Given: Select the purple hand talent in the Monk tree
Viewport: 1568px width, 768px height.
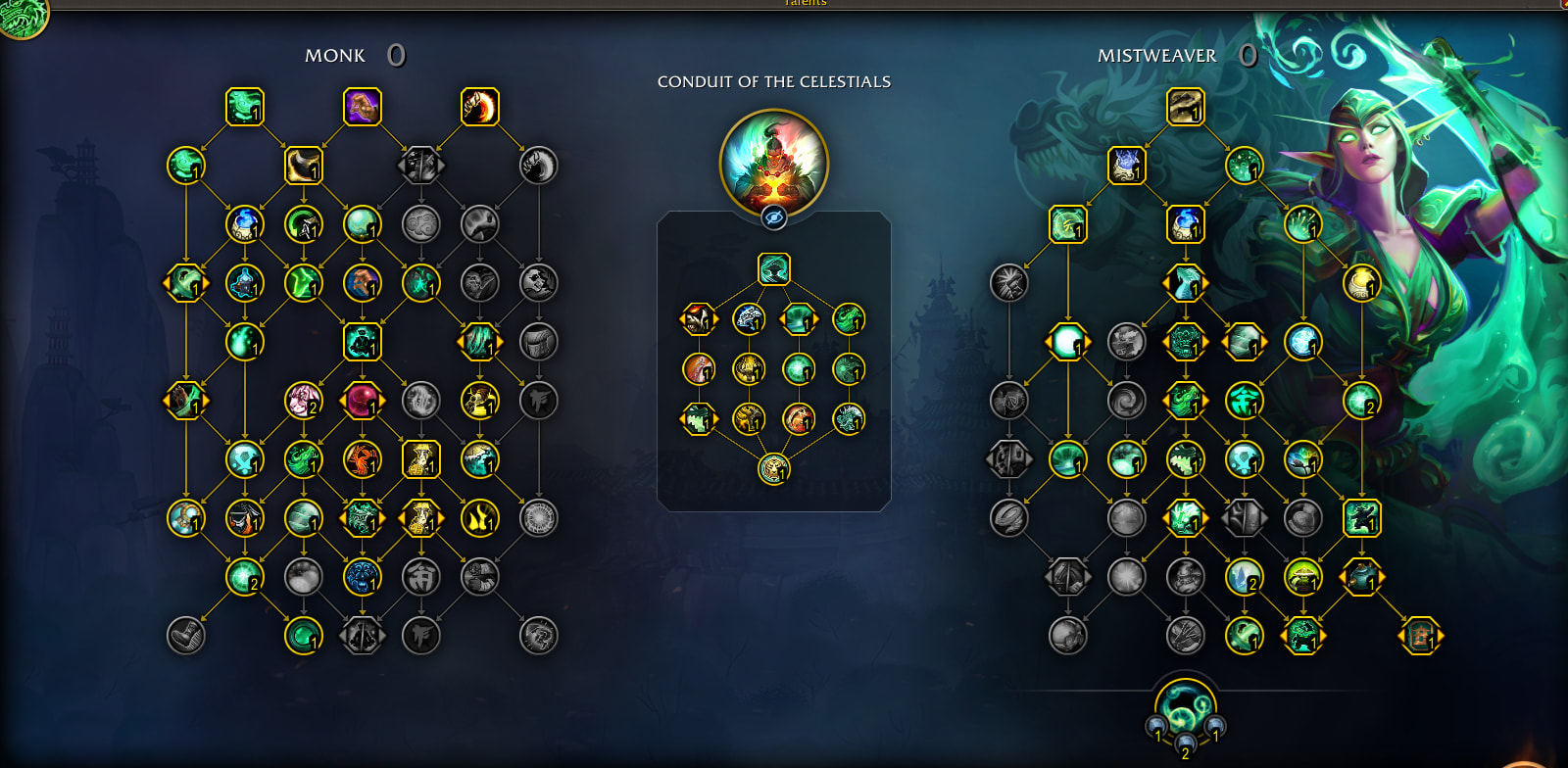Looking at the screenshot, I should point(362,107).
